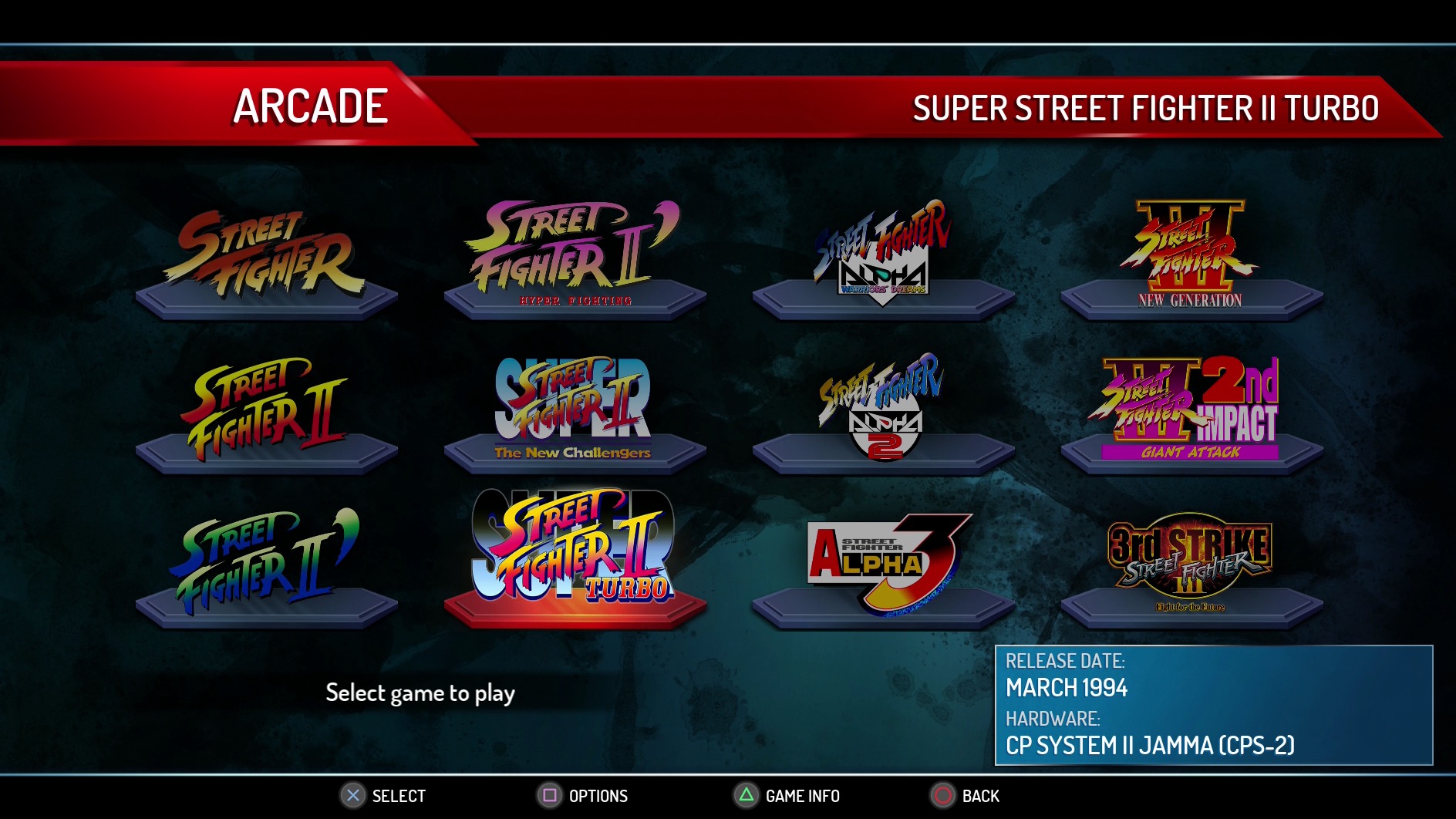Select Street Fighter Alpha 2
The height and width of the screenshot is (819, 1456).
click(883, 409)
